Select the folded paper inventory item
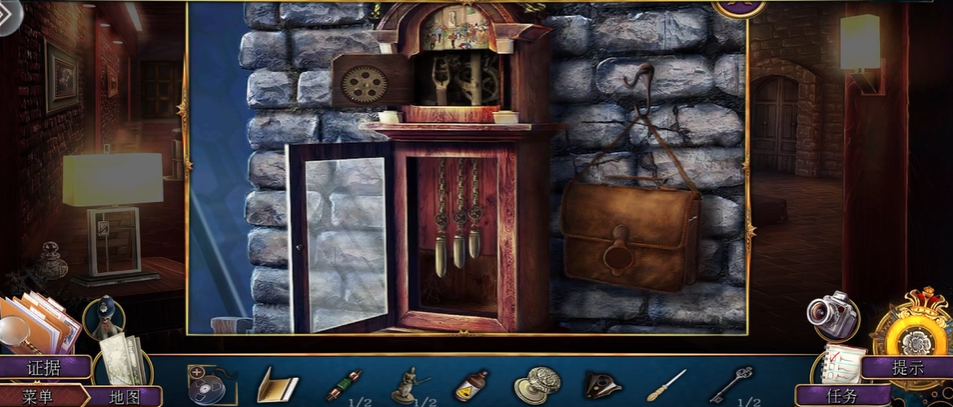This screenshot has height=407, width=953. pyautogui.click(x=278, y=385)
